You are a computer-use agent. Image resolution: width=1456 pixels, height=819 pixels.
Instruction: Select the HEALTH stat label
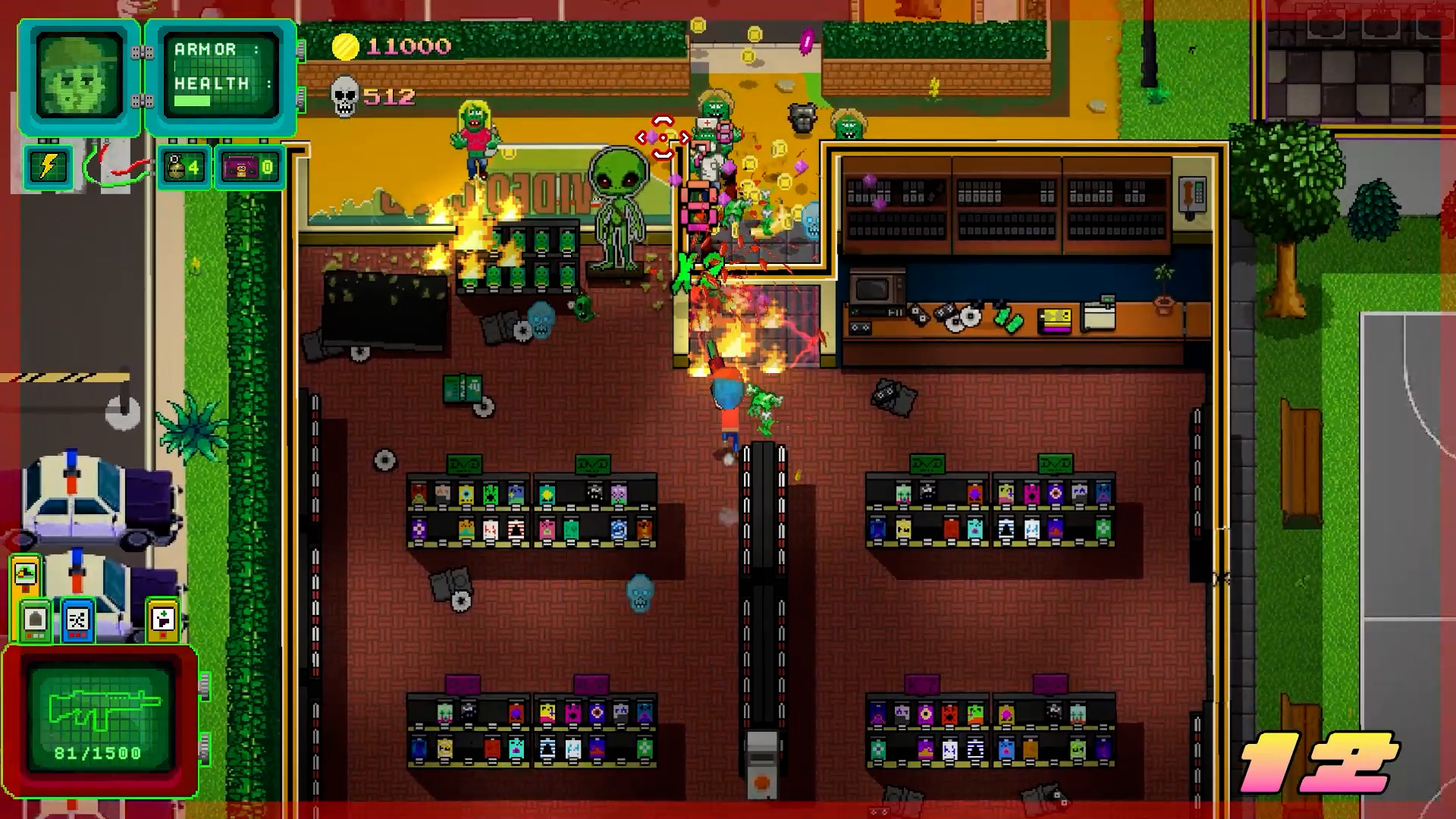pyautogui.click(x=212, y=84)
